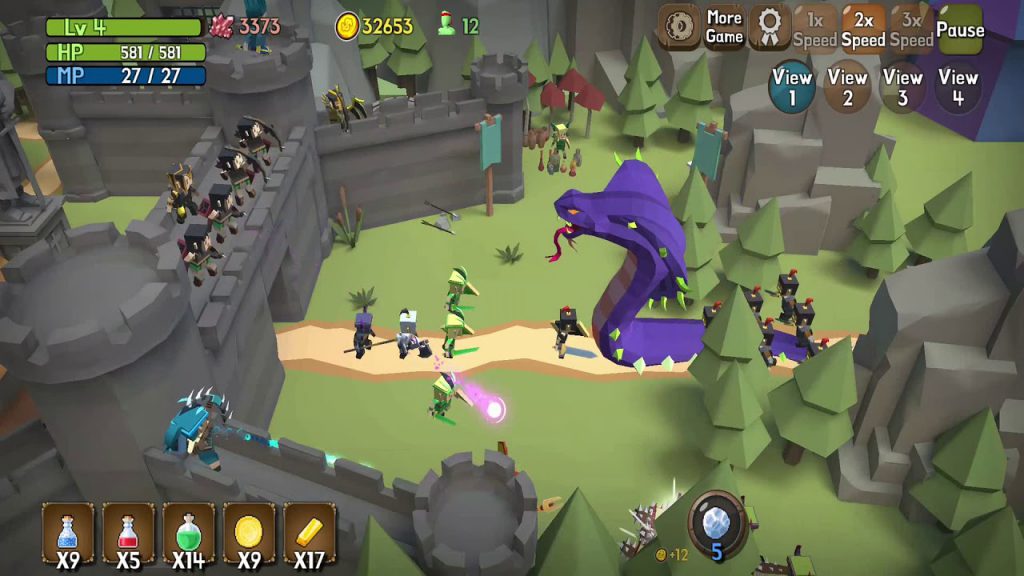The height and width of the screenshot is (576, 1024).
Task: Open the gear settings button
Action: [679, 27]
